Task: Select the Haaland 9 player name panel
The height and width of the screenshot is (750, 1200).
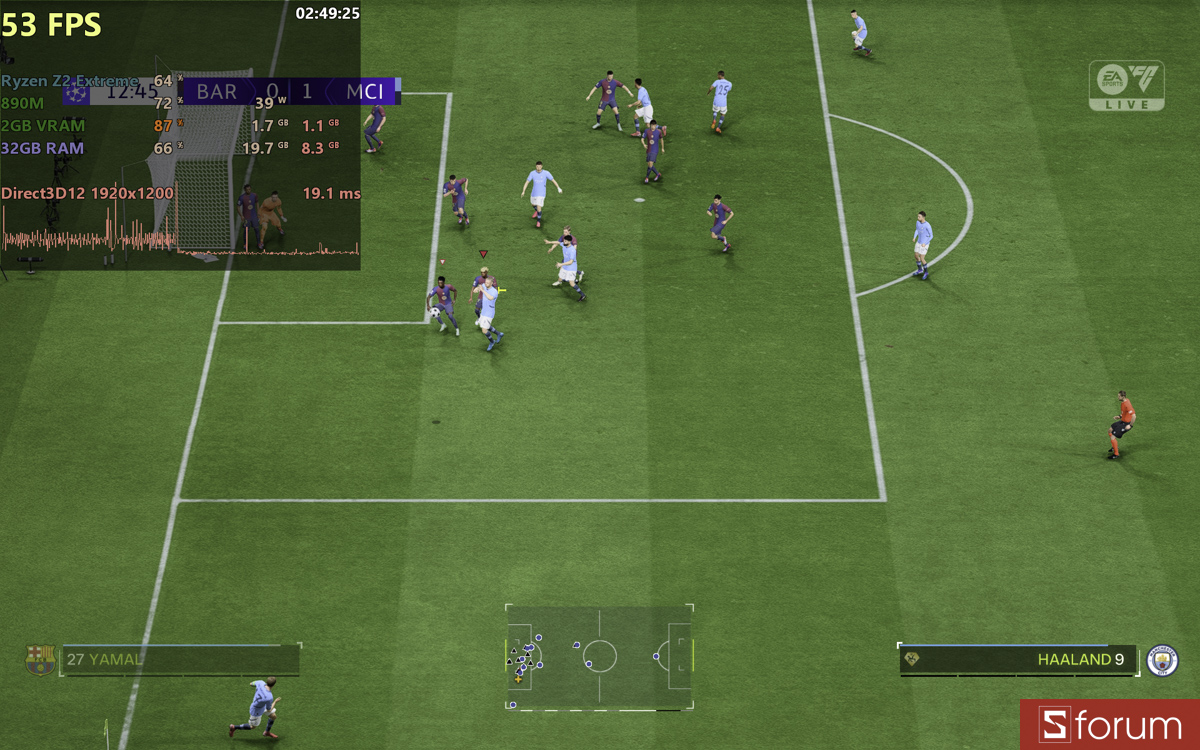Action: point(1018,660)
